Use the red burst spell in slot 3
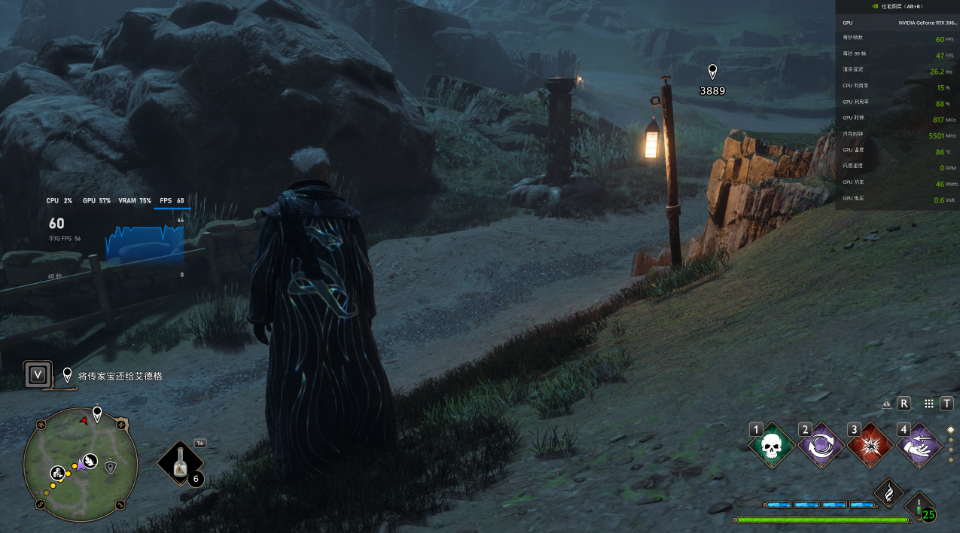 [871, 446]
